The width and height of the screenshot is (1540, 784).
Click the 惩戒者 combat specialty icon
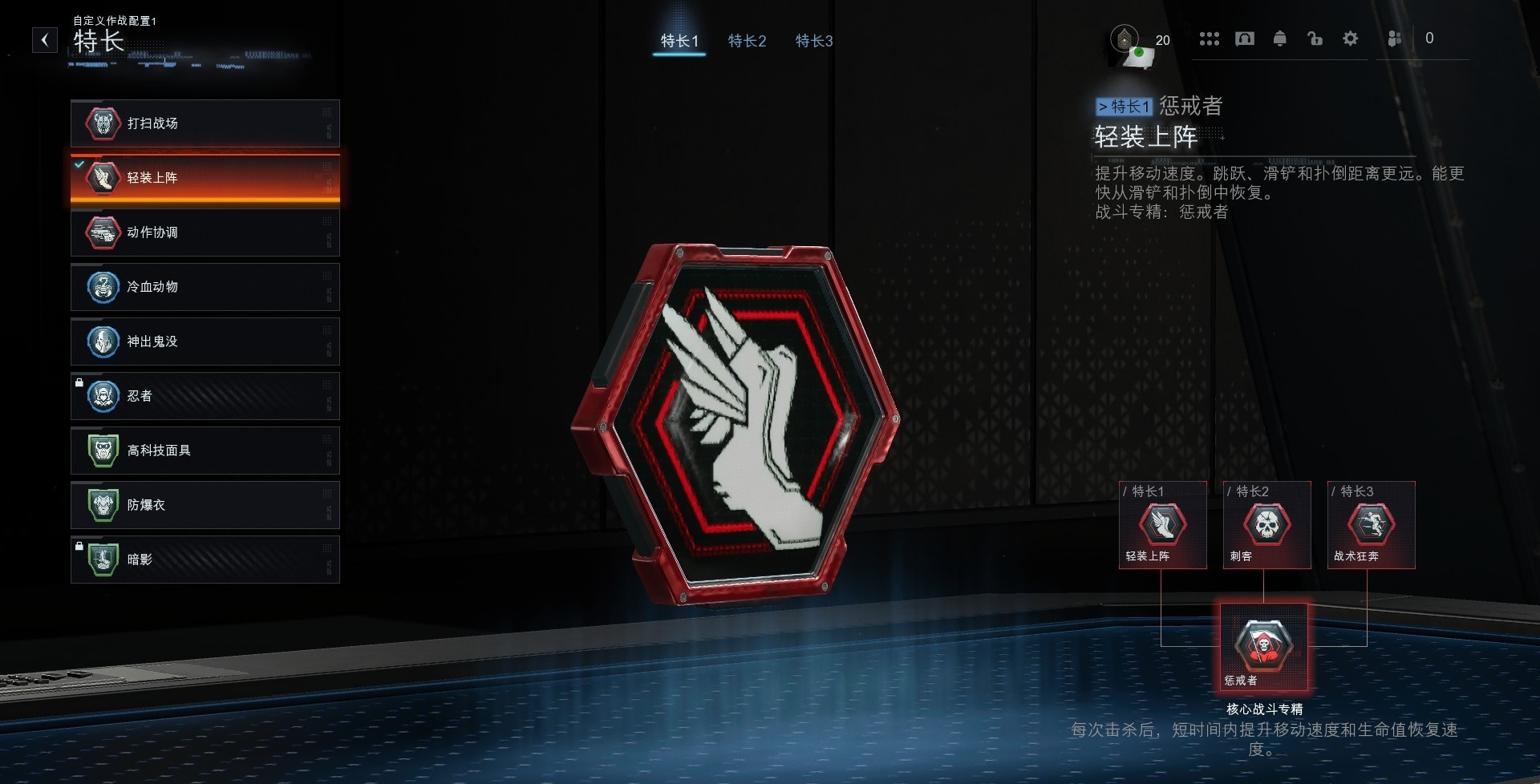pyautogui.click(x=1263, y=646)
